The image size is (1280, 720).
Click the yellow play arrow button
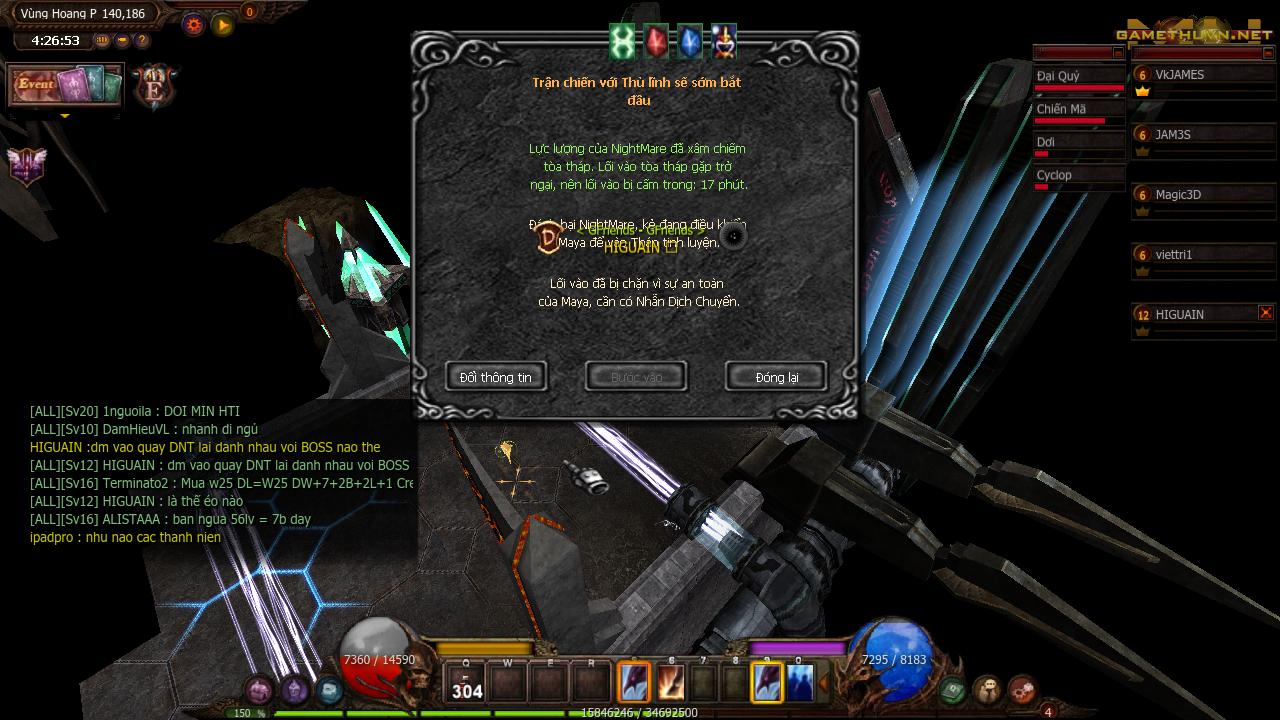click(222, 24)
